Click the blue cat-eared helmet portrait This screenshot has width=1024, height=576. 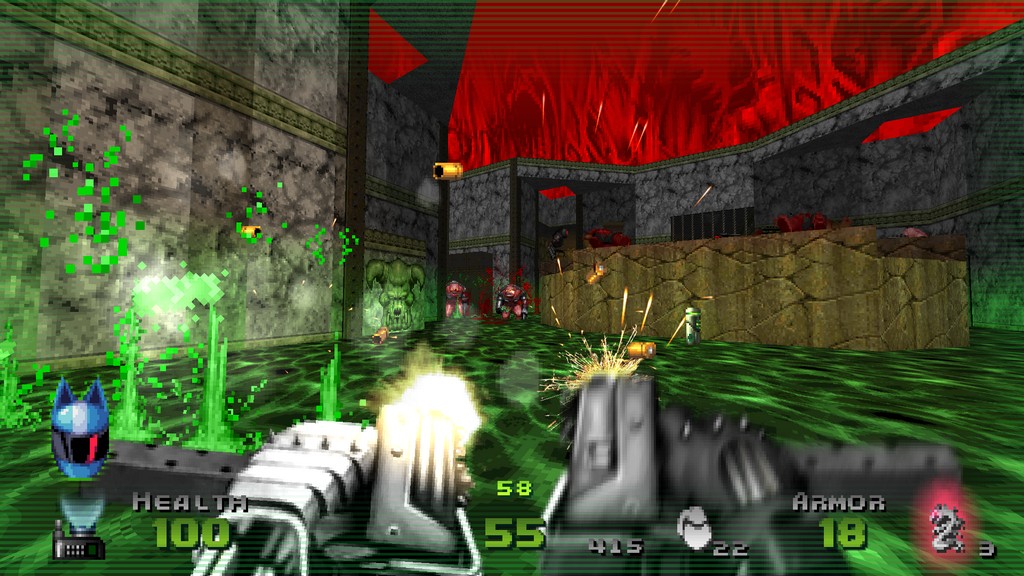[79, 427]
